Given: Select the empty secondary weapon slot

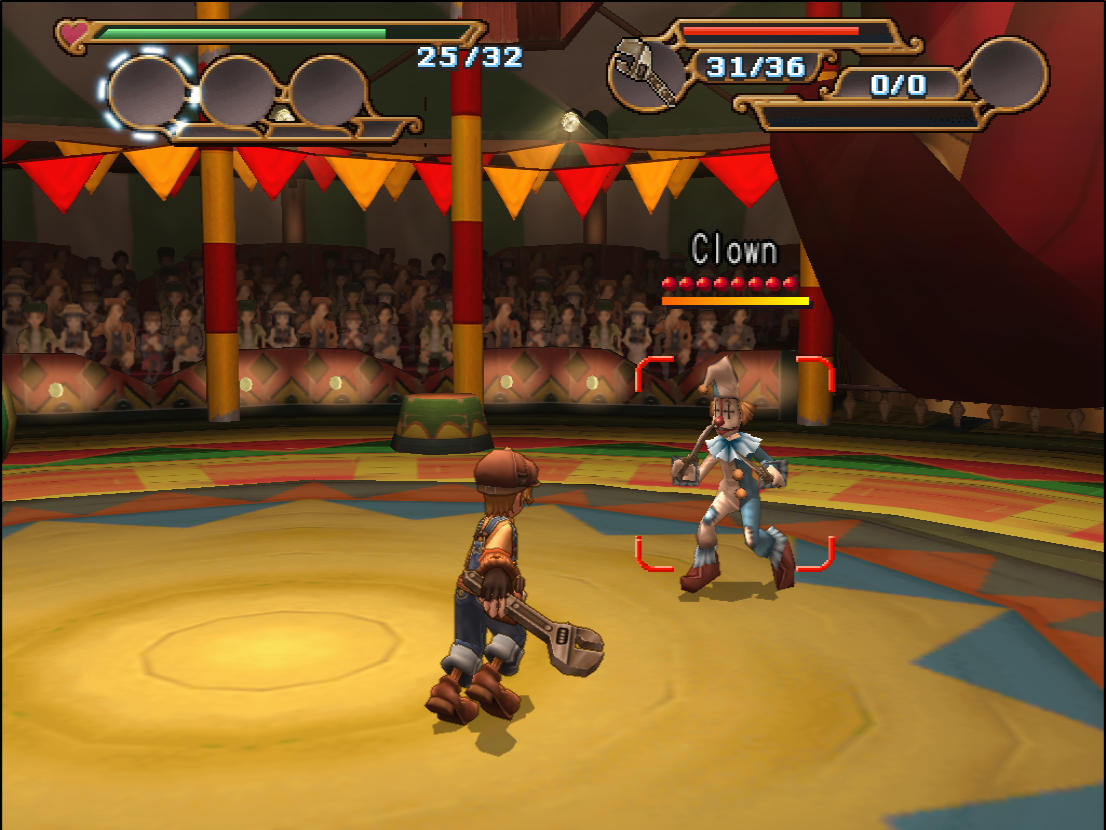Looking at the screenshot, I should click(1007, 73).
